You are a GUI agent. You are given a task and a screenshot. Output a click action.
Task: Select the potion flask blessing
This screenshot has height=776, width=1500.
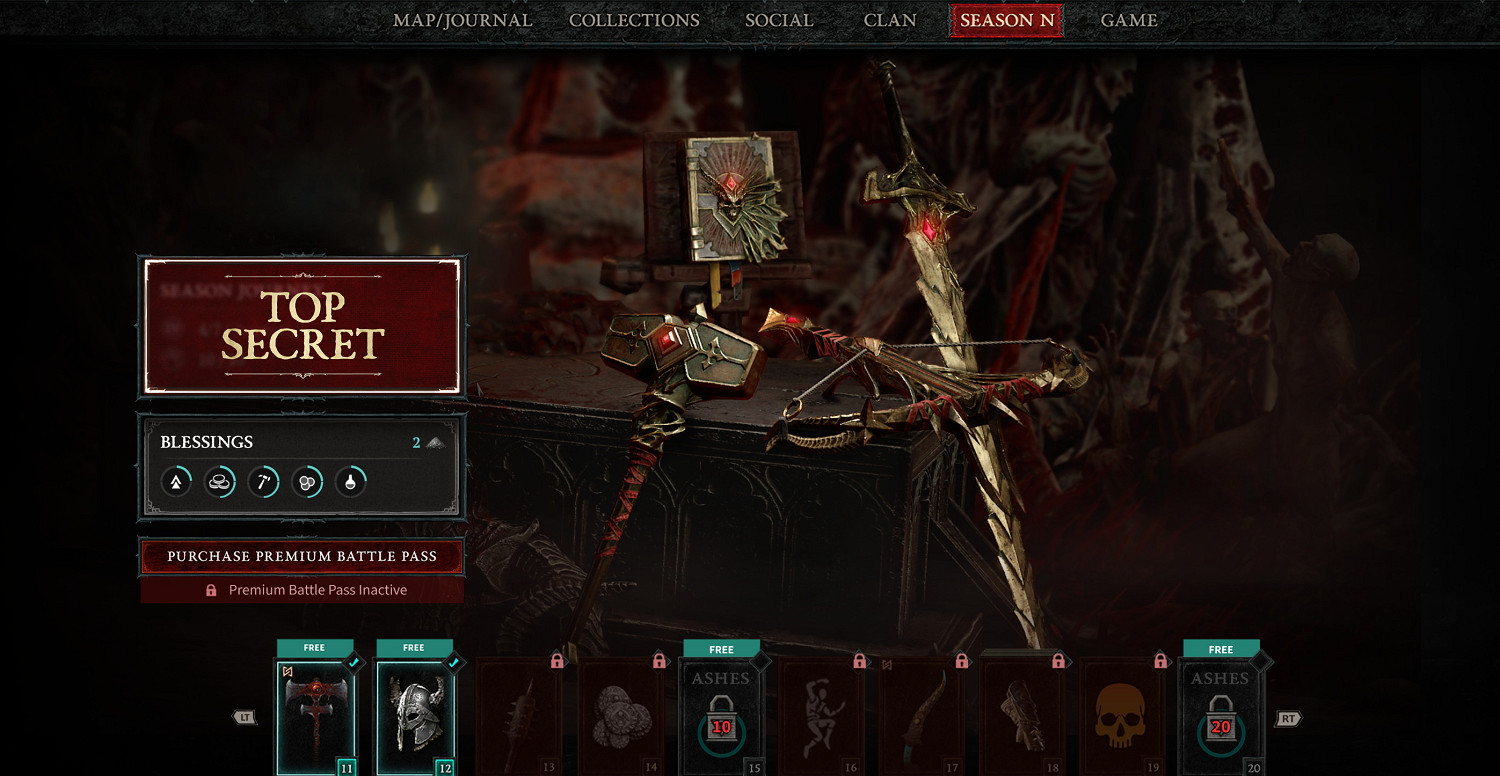pos(350,482)
